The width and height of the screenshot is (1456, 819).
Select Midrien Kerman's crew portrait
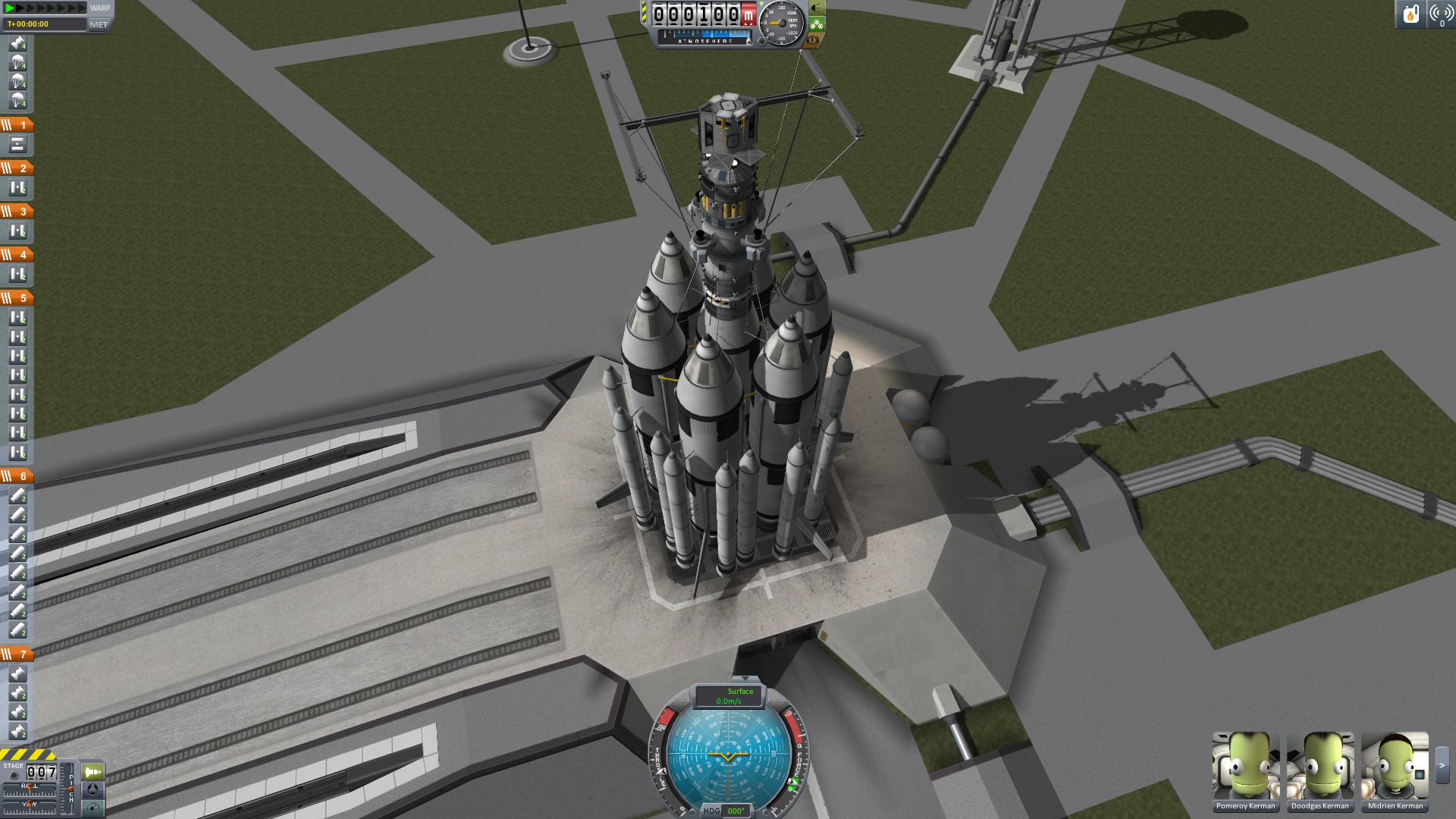(1395, 766)
